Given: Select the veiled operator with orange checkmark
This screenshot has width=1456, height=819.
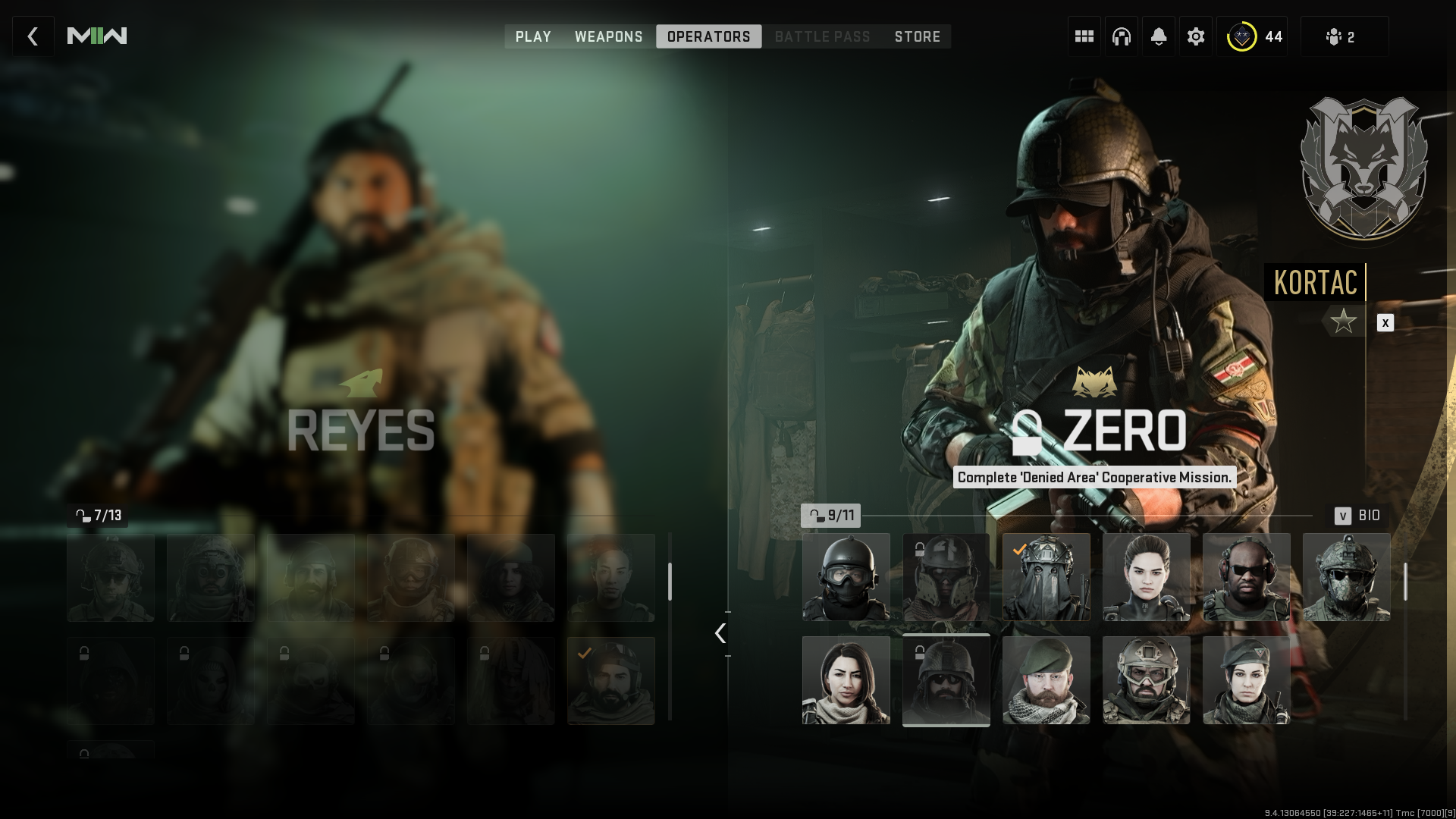Looking at the screenshot, I should (1046, 577).
